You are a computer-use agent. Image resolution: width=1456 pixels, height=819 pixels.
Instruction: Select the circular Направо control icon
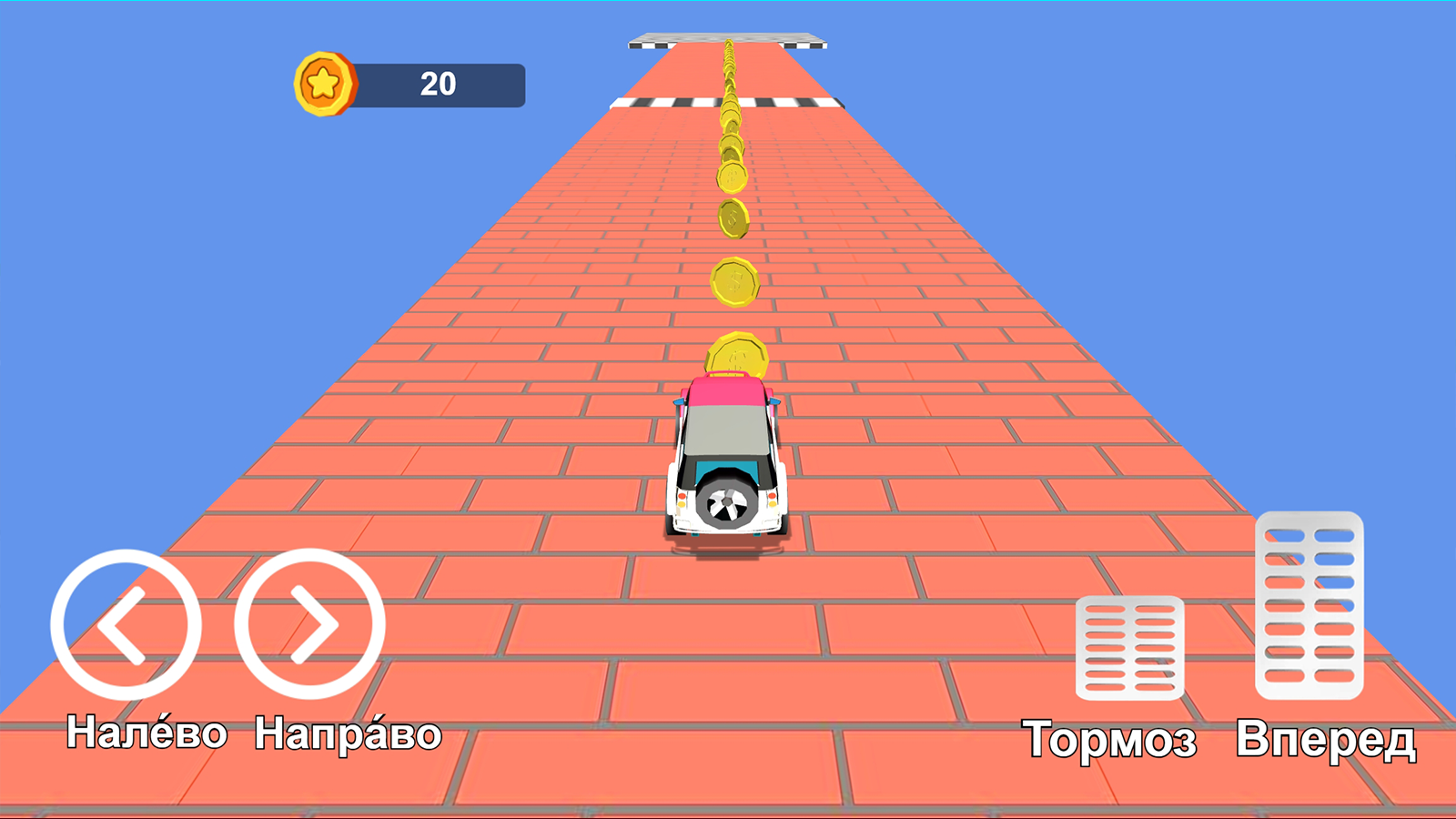pyautogui.click(x=314, y=623)
